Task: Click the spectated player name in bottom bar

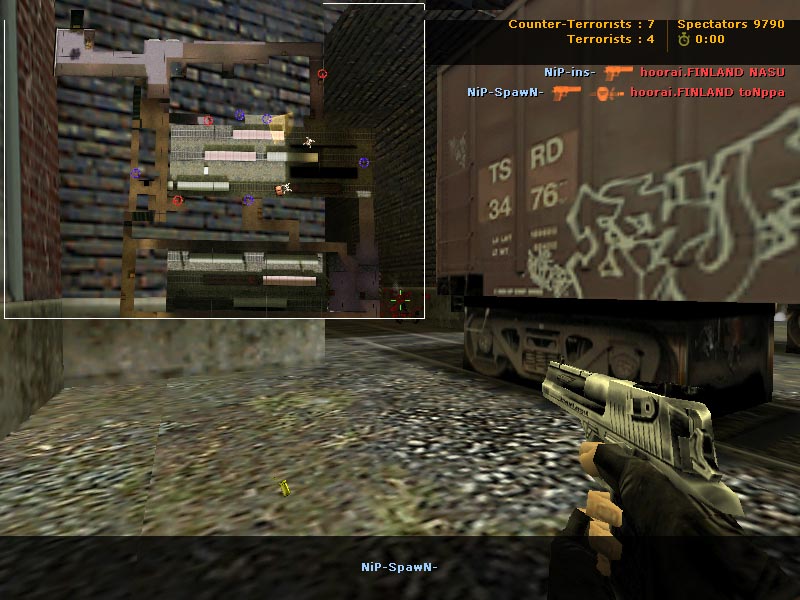Action: click(399, 567)
